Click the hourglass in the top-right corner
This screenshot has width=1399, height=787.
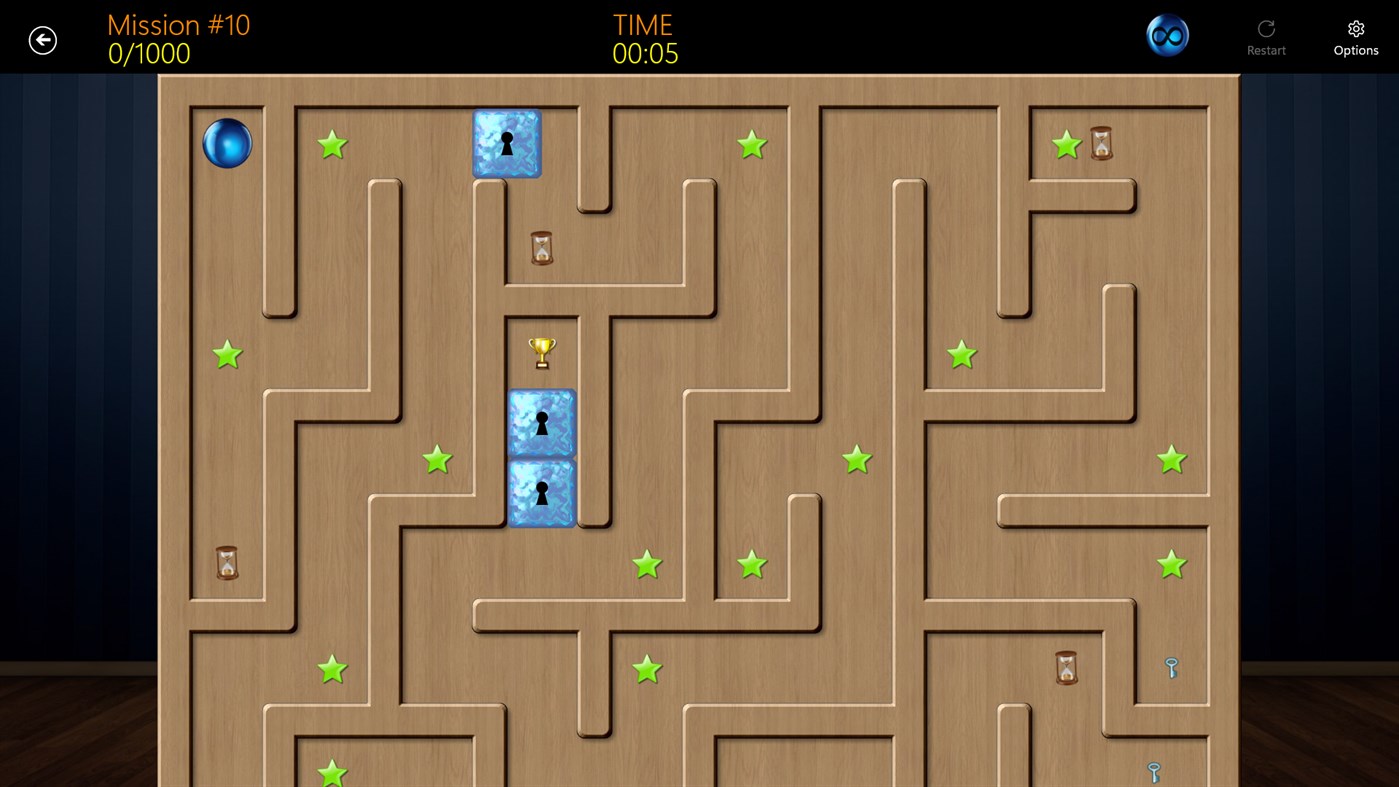pyautogui.click(x=1103, y=143)
